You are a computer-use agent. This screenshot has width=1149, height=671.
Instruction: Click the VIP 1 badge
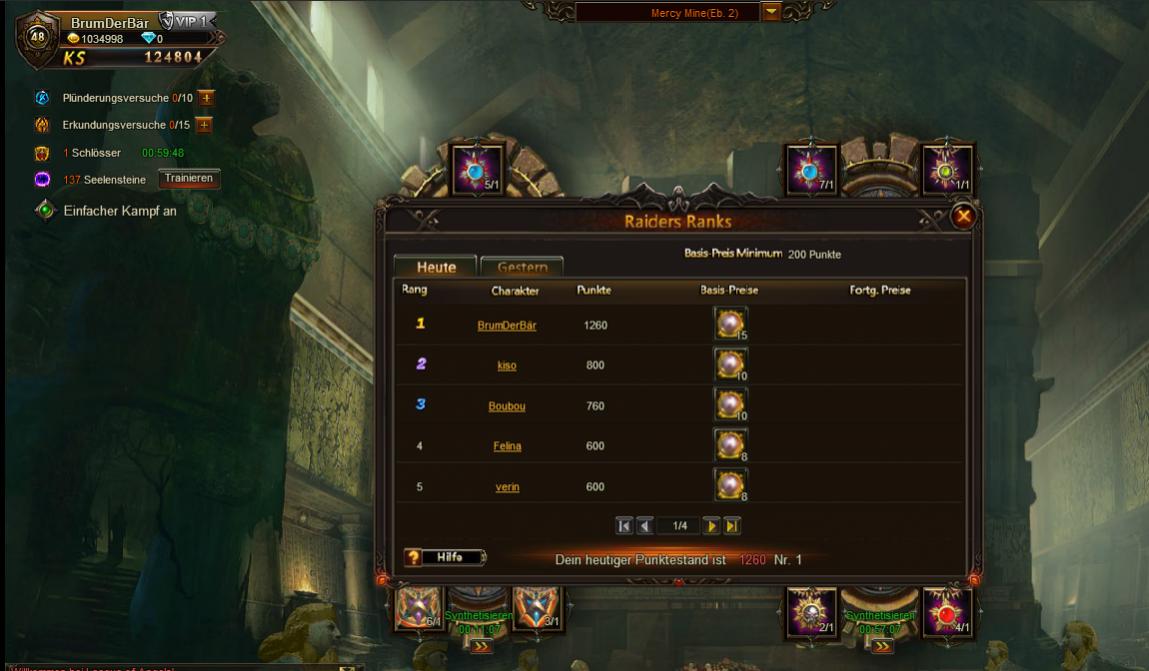[x=187, y=21]
